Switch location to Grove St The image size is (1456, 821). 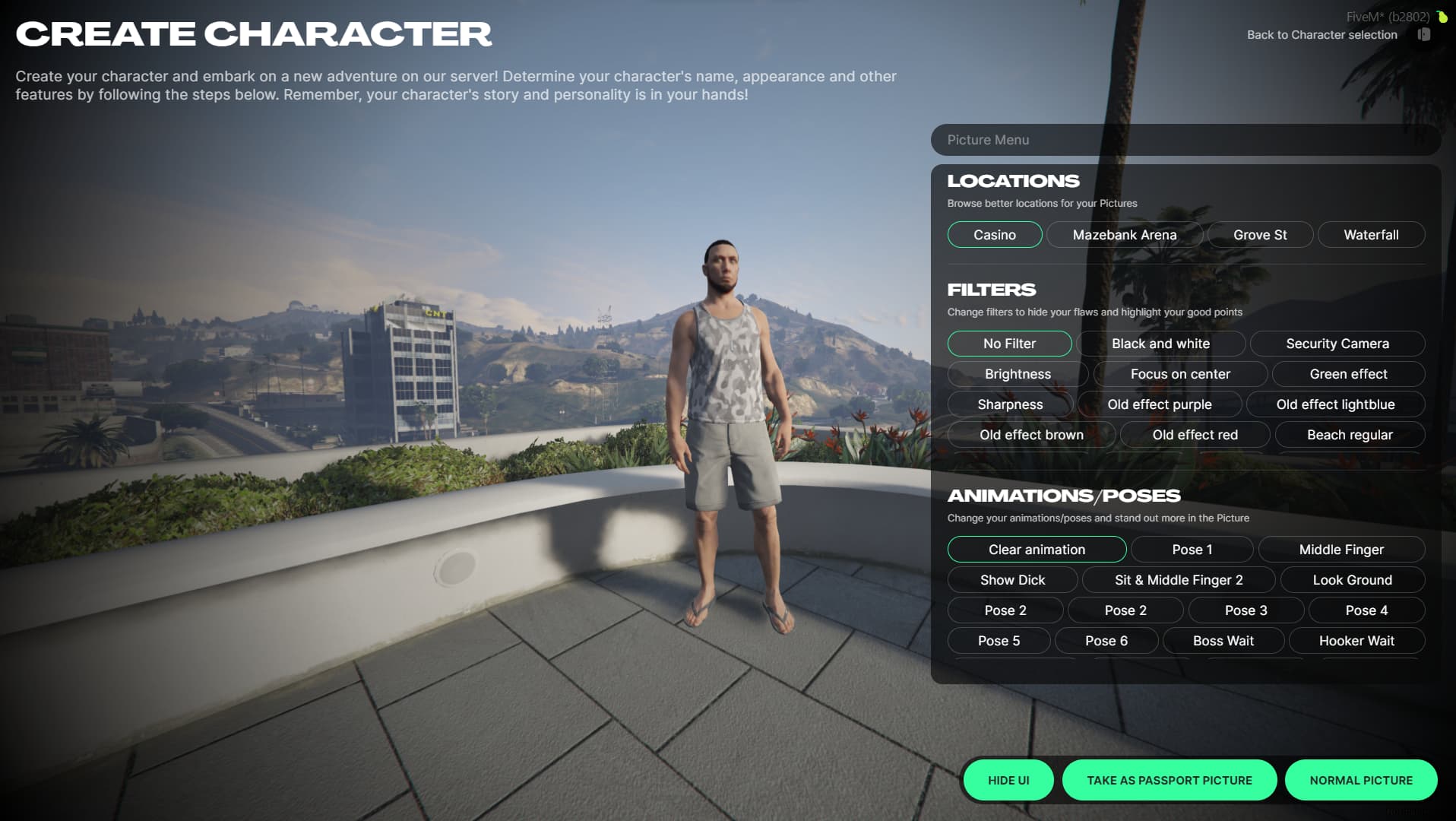[x=1259, y=235]
